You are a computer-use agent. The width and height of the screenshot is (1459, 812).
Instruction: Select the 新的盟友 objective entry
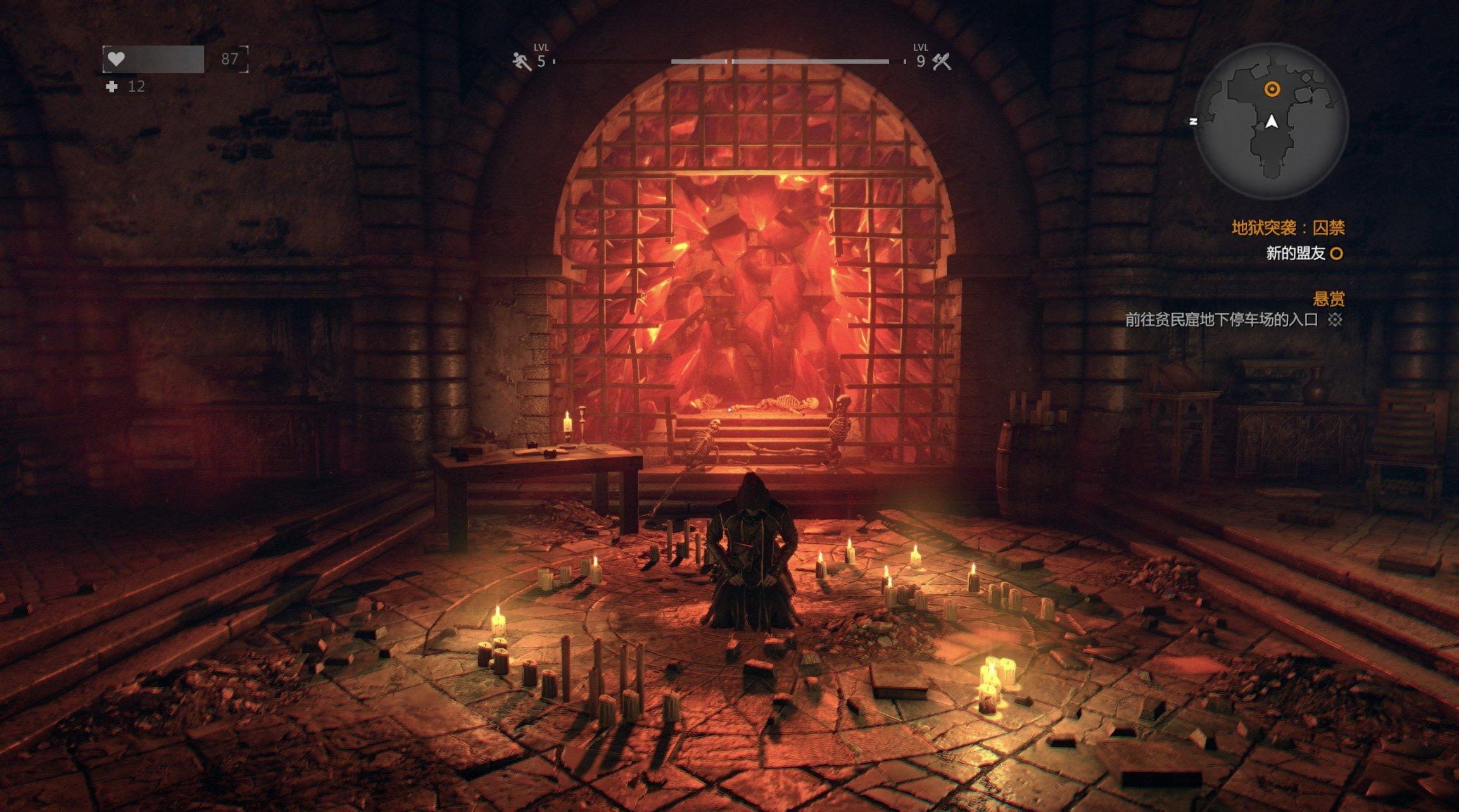click(x=1295, y=254)
